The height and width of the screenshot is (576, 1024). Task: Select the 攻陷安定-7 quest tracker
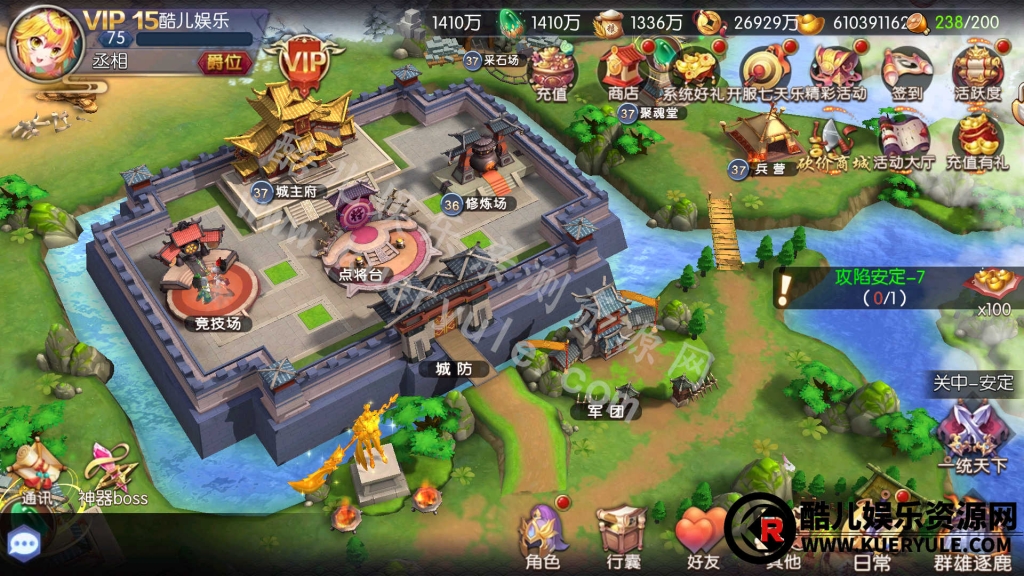878,288
